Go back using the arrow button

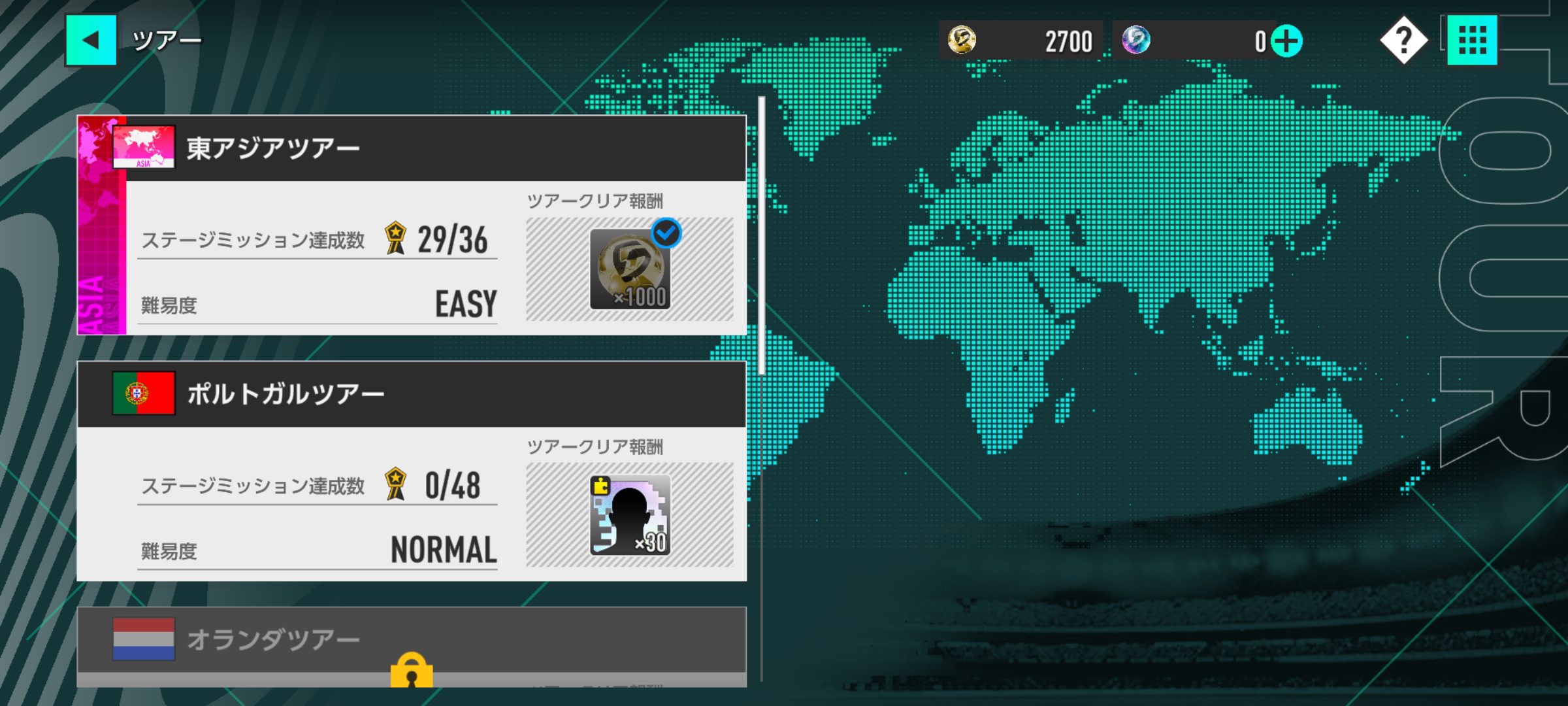pyautogui.click(x=91, y=41)
